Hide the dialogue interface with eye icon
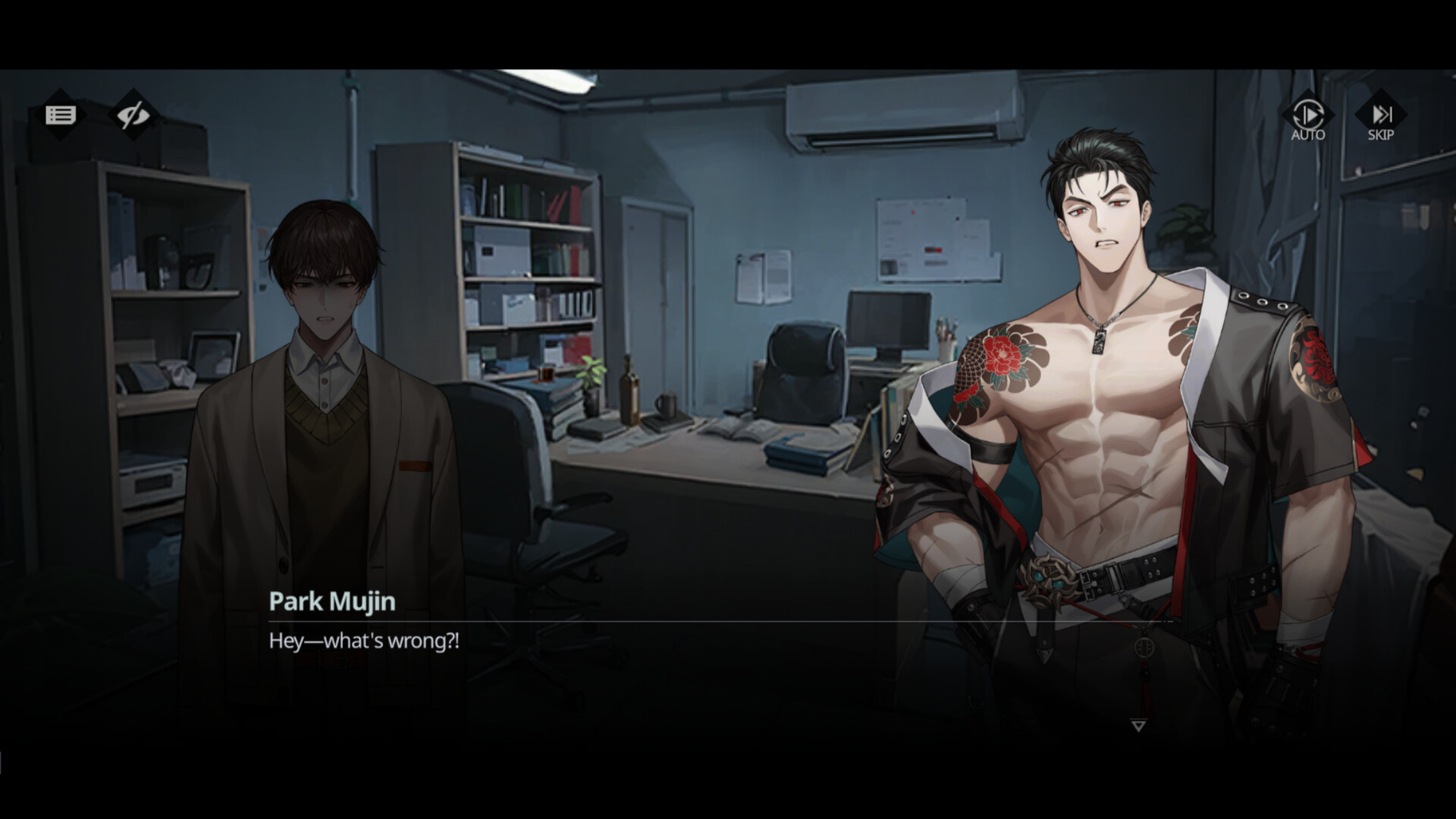This screenshot has width=1456, height=819. click(133, 115)
